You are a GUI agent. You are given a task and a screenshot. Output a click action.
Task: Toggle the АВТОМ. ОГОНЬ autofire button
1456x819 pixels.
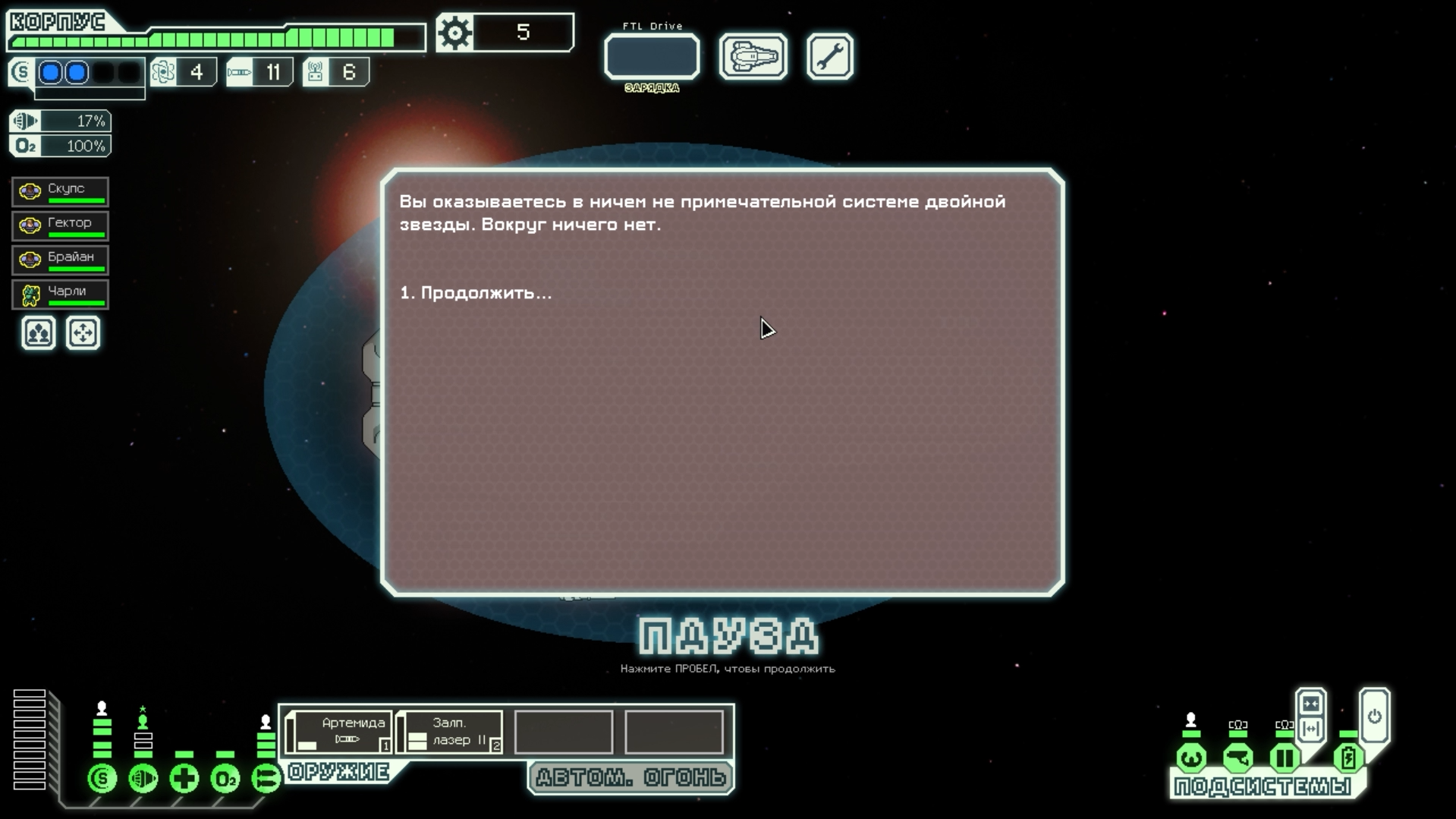(x=631, y=778)
